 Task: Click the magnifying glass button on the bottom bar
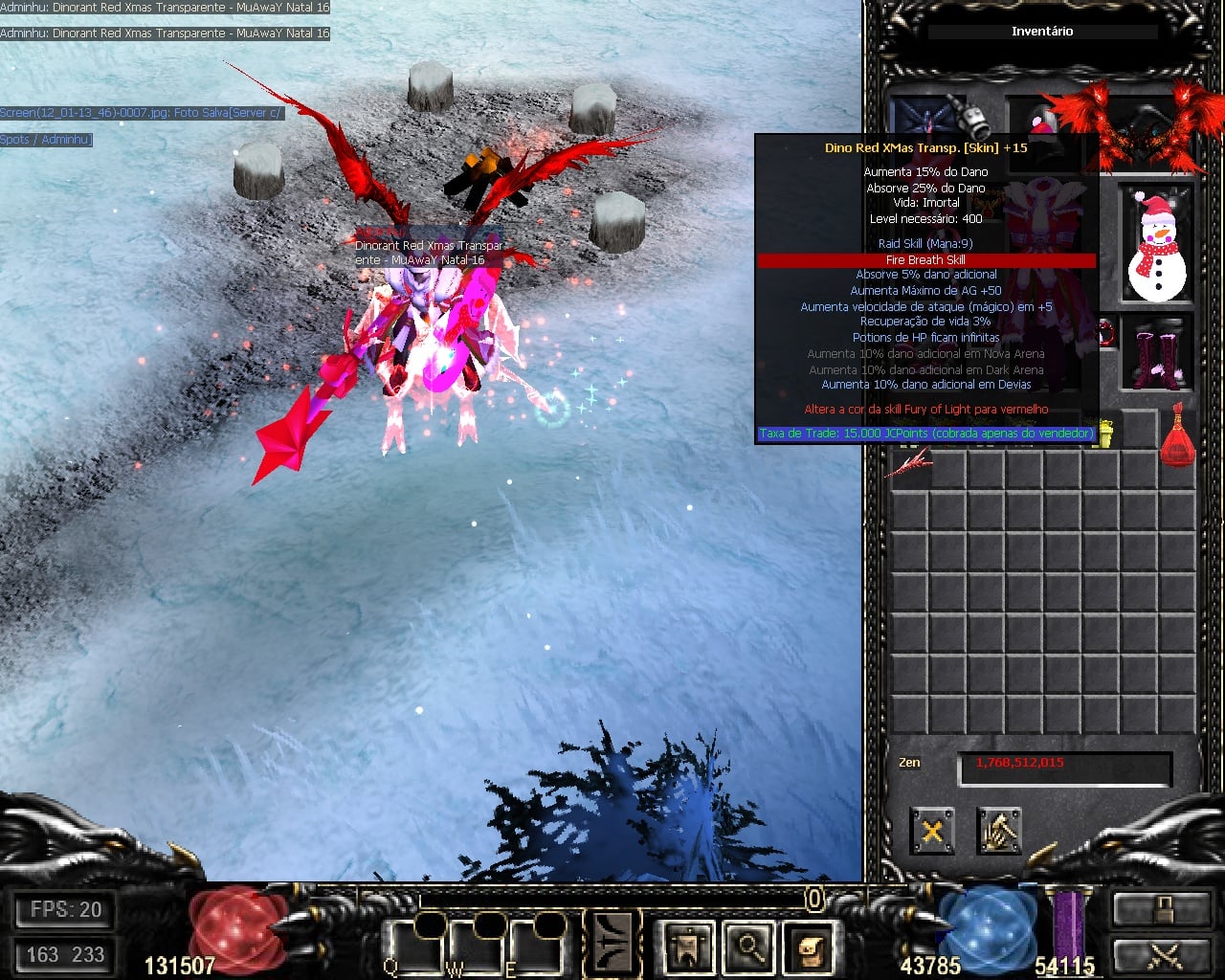[x=748, y=948]
